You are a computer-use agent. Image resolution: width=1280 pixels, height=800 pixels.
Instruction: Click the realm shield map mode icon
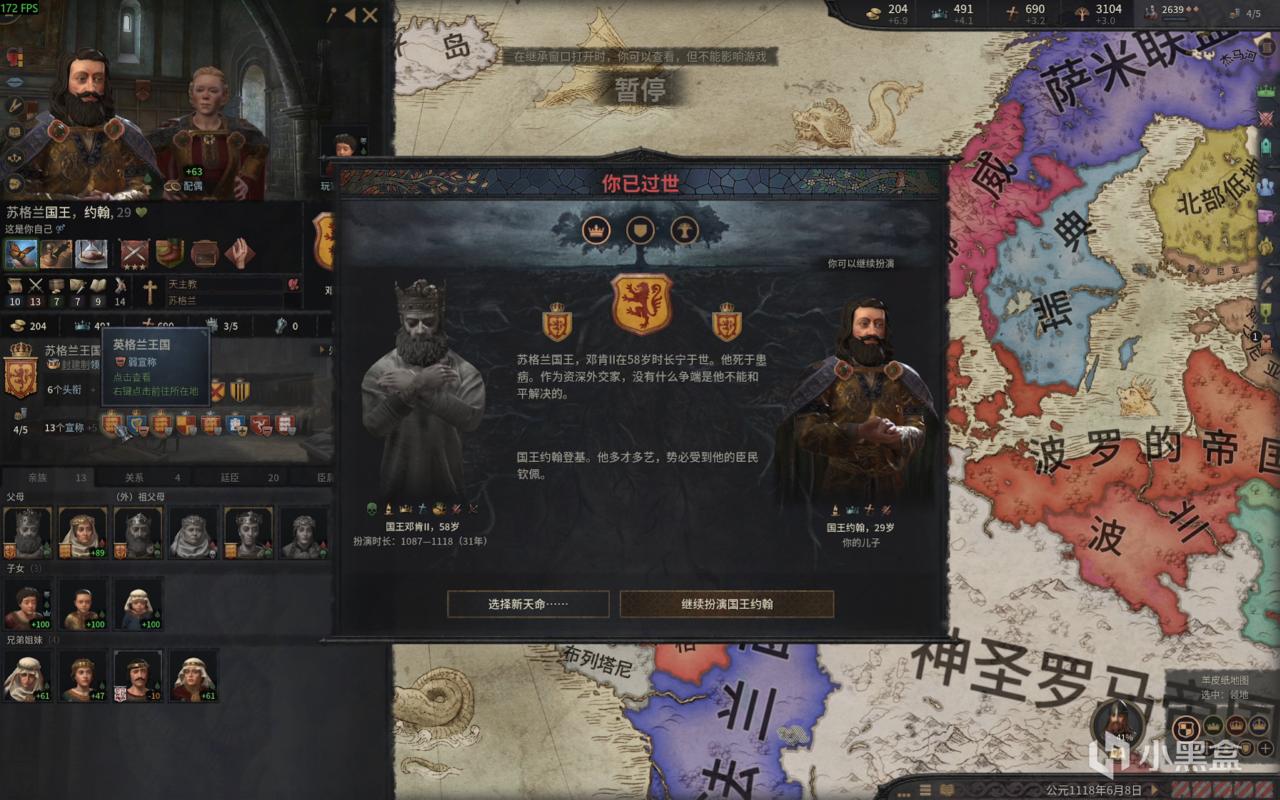1187,725
